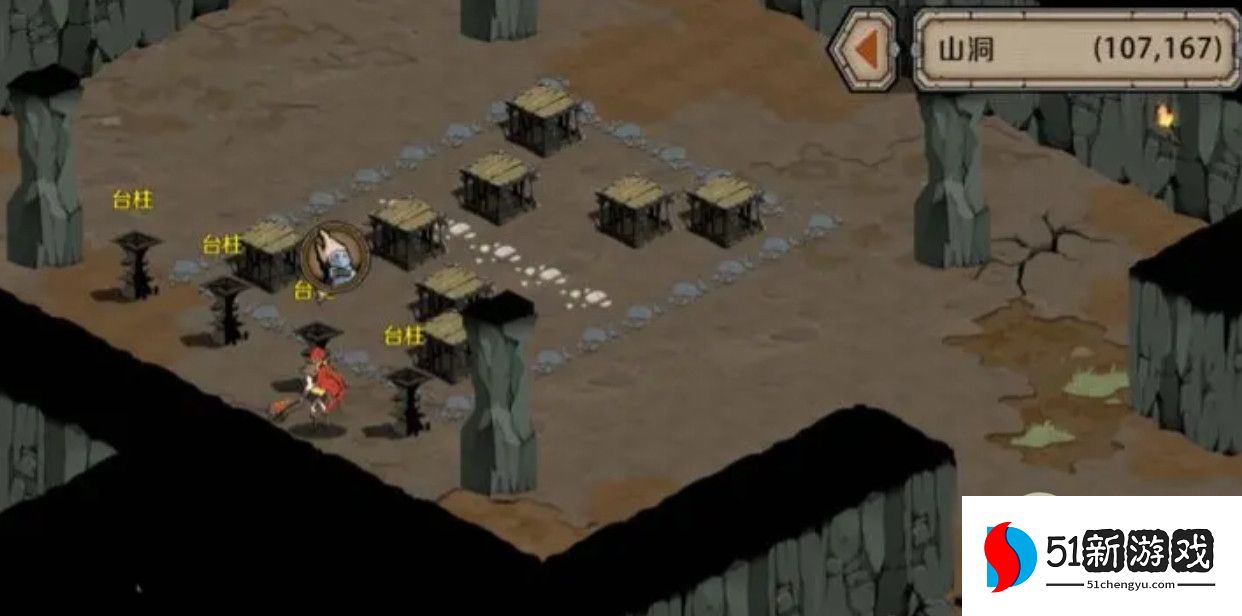Click the orange back arrow button

(867, 49)
